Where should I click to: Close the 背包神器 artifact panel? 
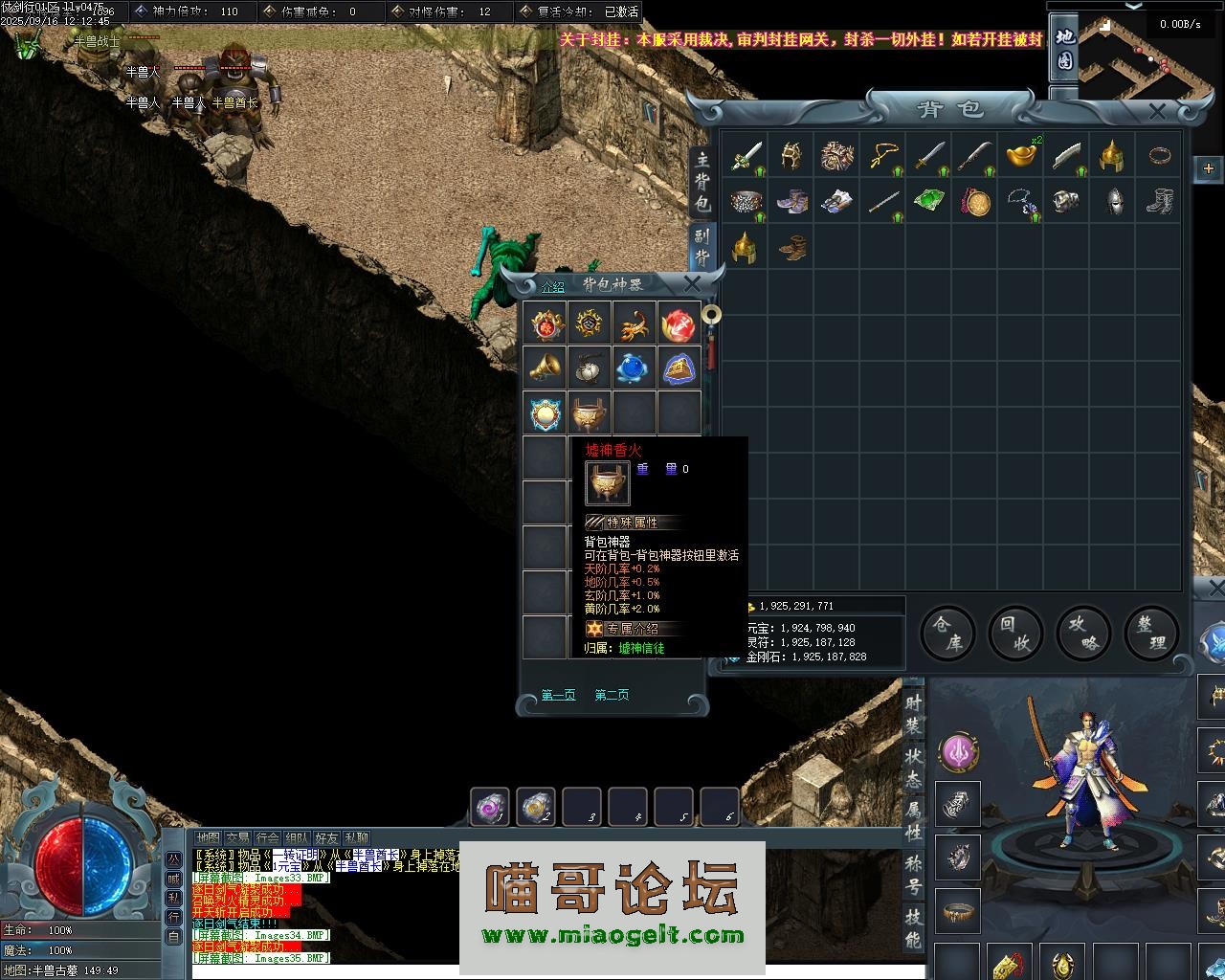(692, 283)
